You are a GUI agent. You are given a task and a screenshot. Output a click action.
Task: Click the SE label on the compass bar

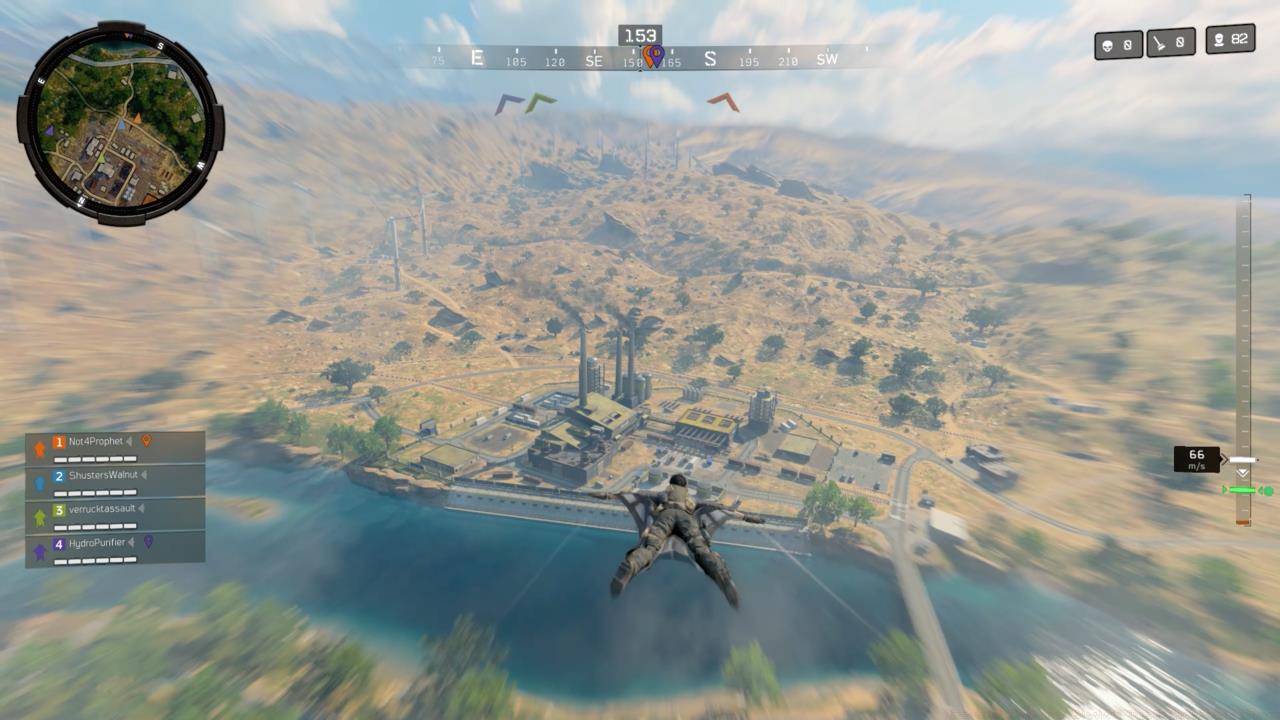[x=593, y=59]
